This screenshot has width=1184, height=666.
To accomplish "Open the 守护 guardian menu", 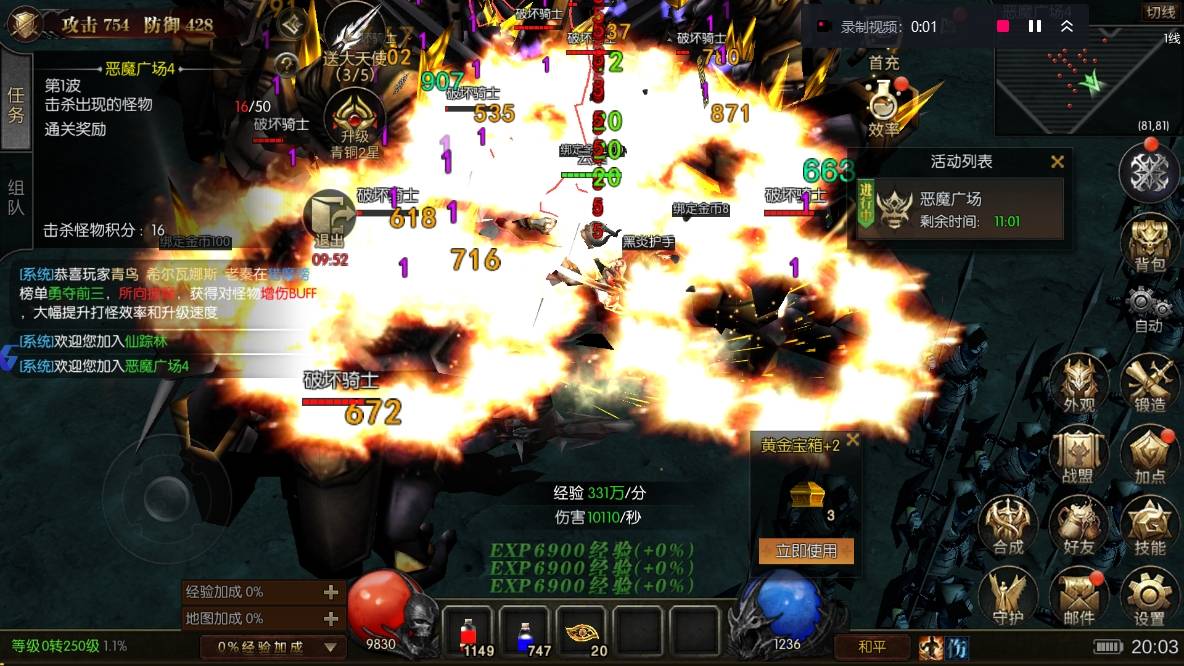I will [1008, 596].
